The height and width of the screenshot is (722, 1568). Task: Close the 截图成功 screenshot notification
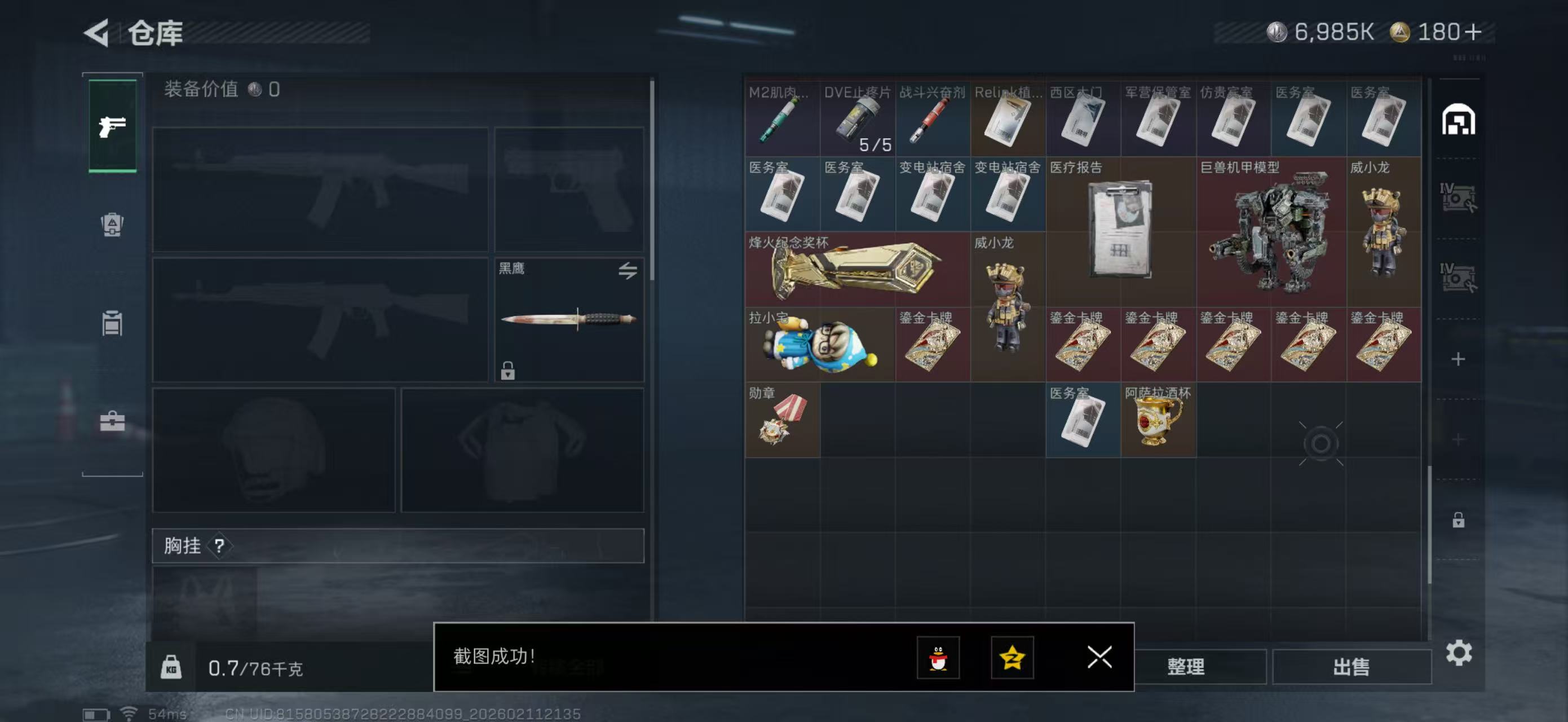tap(1099, 657)
